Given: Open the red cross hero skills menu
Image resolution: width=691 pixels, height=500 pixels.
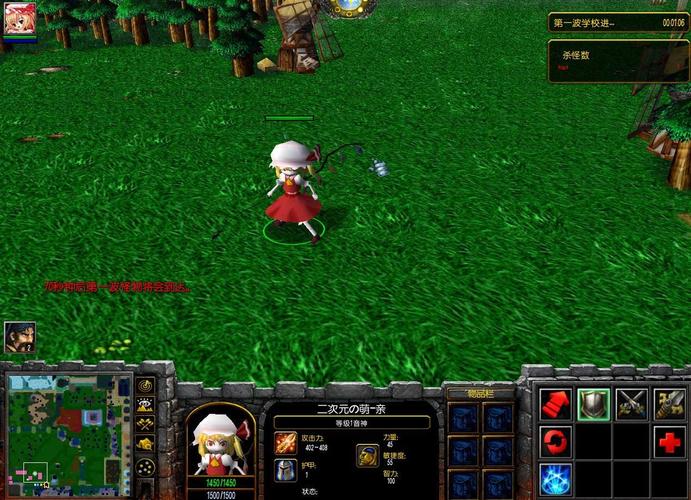Looking at the screenshot, I should (x=670, y=441).
